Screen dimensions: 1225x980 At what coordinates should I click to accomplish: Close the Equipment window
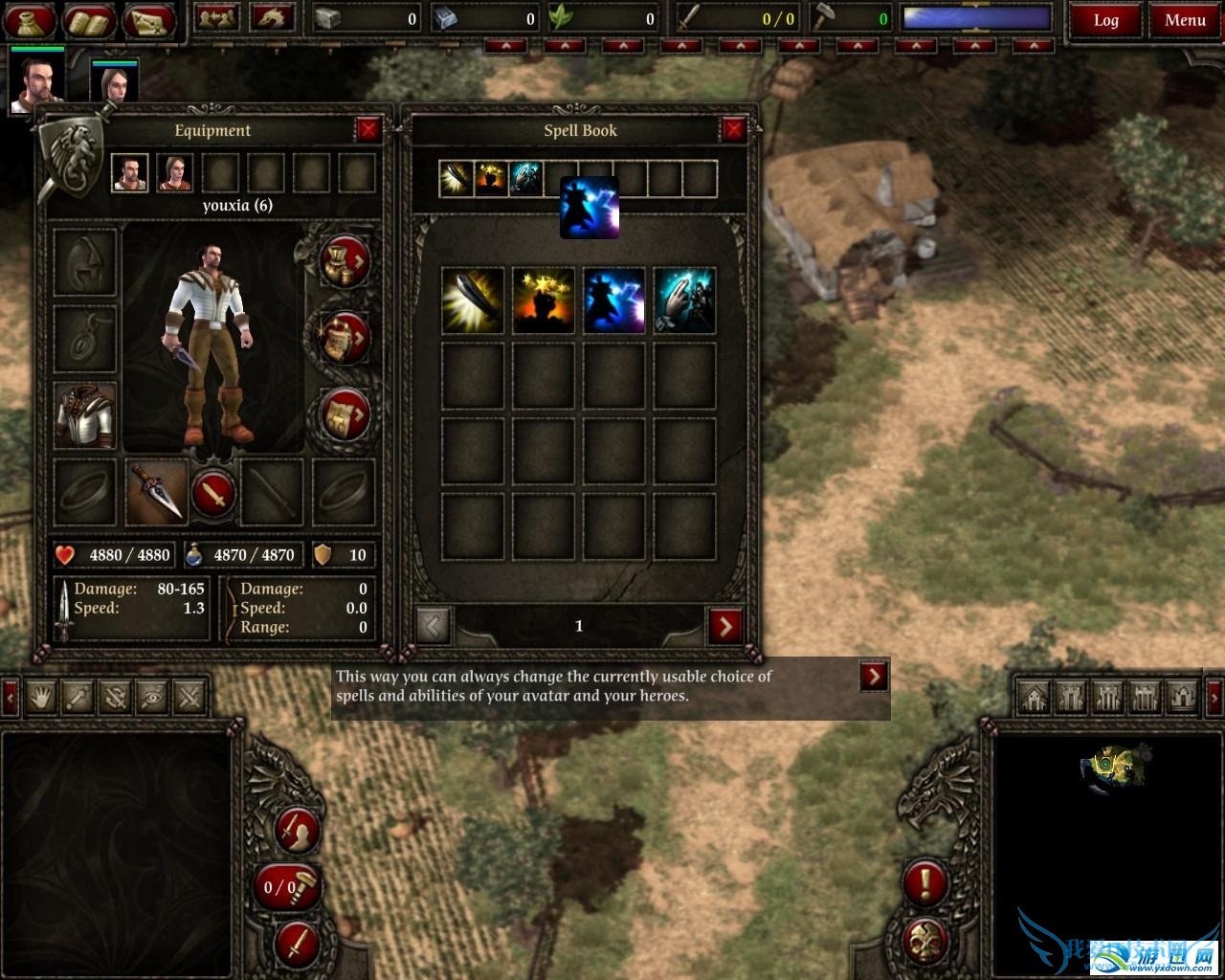click(x=368, y=129)
